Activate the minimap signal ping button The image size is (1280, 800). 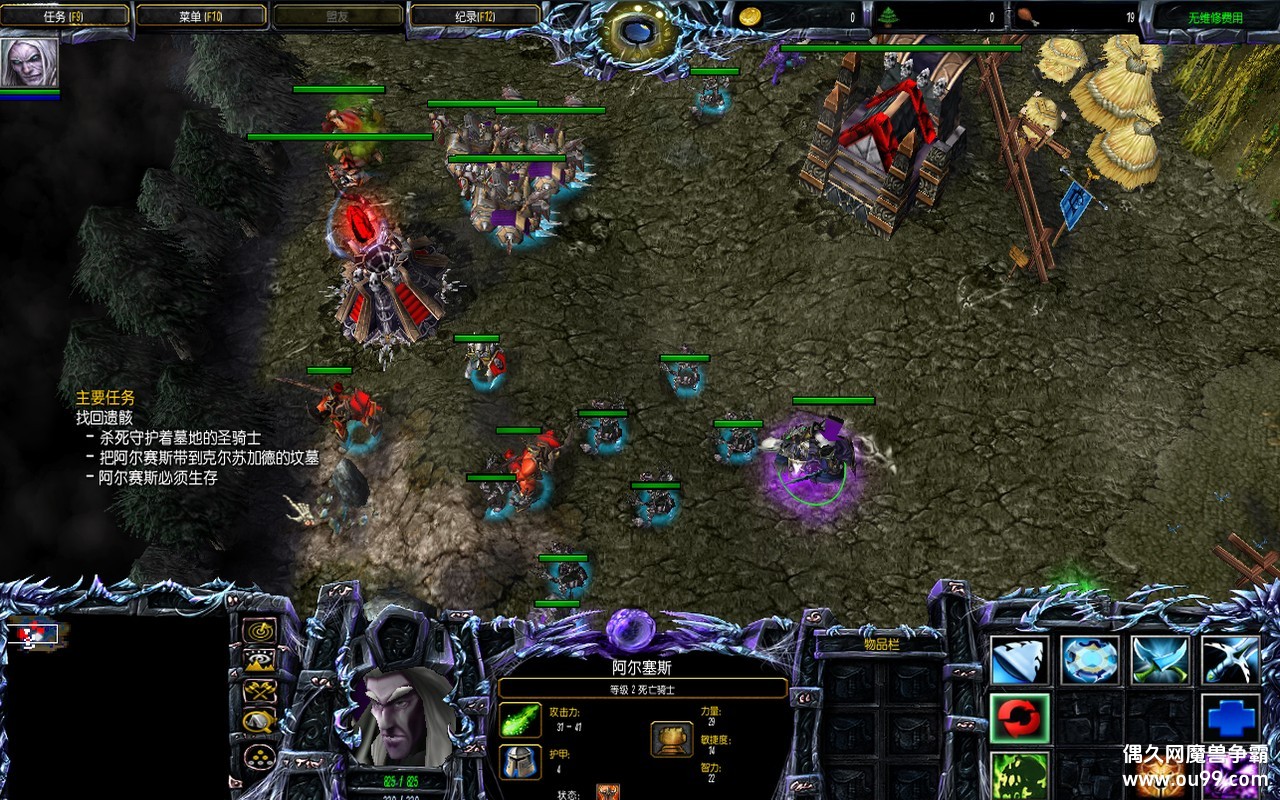259,630
